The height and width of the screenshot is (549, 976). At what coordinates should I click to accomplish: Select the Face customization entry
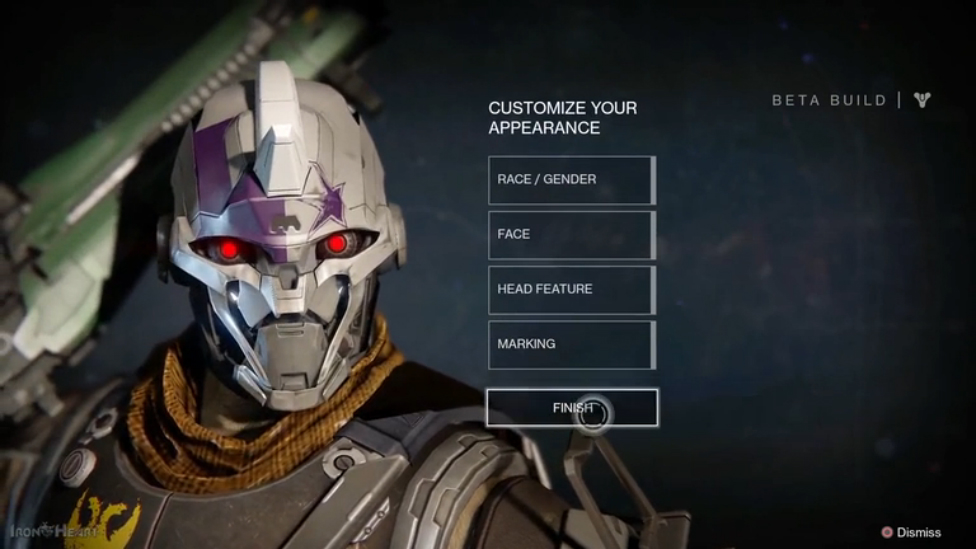(x=571, y=235)
